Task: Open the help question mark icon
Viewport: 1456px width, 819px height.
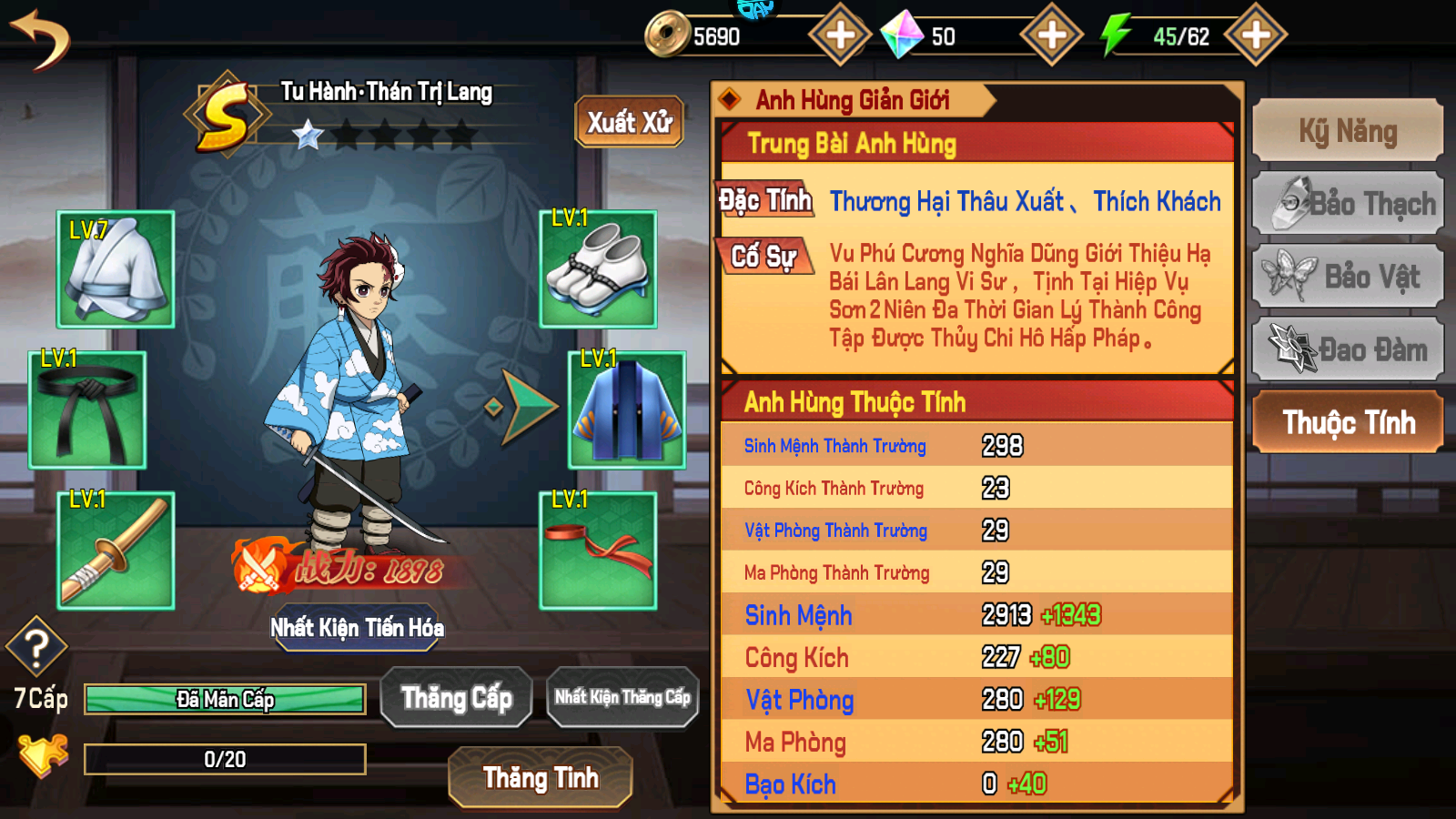Action: pos(35,648)
